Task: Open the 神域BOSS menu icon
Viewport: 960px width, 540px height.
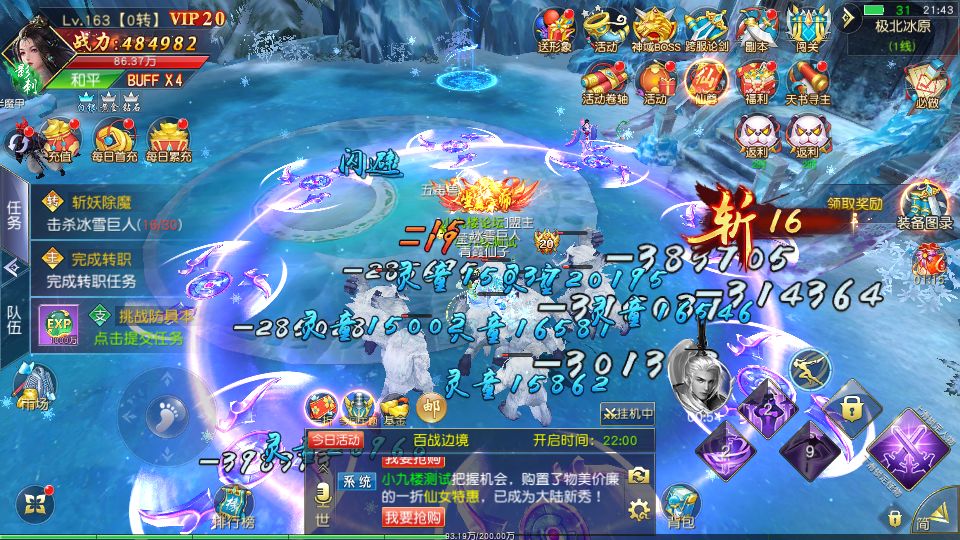Action: (656, 28)
